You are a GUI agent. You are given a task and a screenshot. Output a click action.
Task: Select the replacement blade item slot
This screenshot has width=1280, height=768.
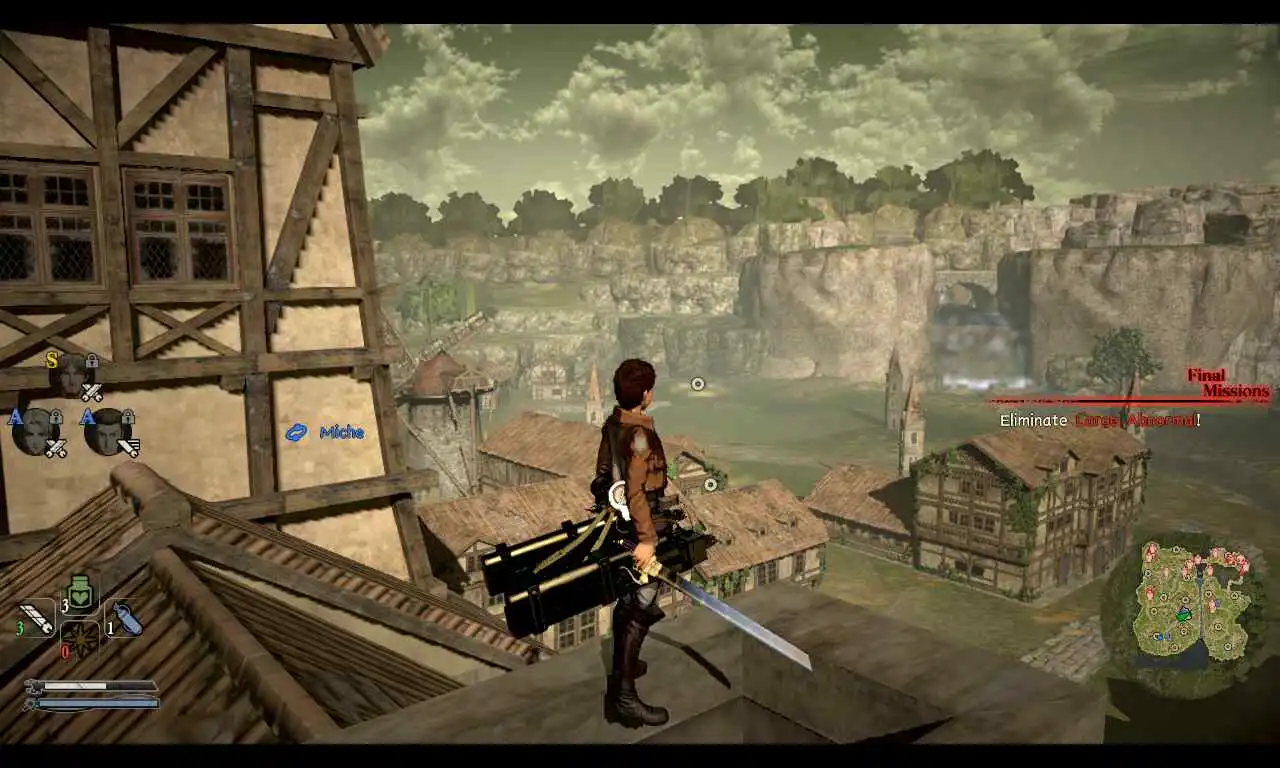click(36, 617)
